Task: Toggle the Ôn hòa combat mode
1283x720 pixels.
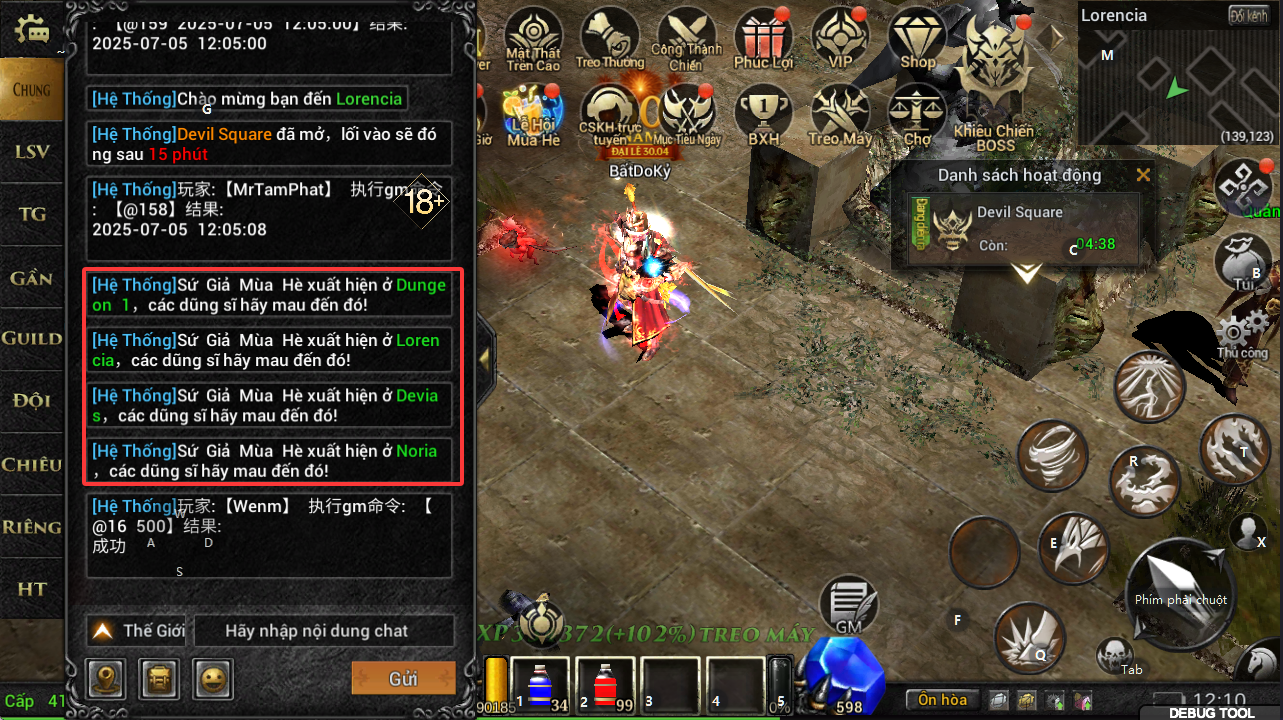Action: tap(942, 699)
